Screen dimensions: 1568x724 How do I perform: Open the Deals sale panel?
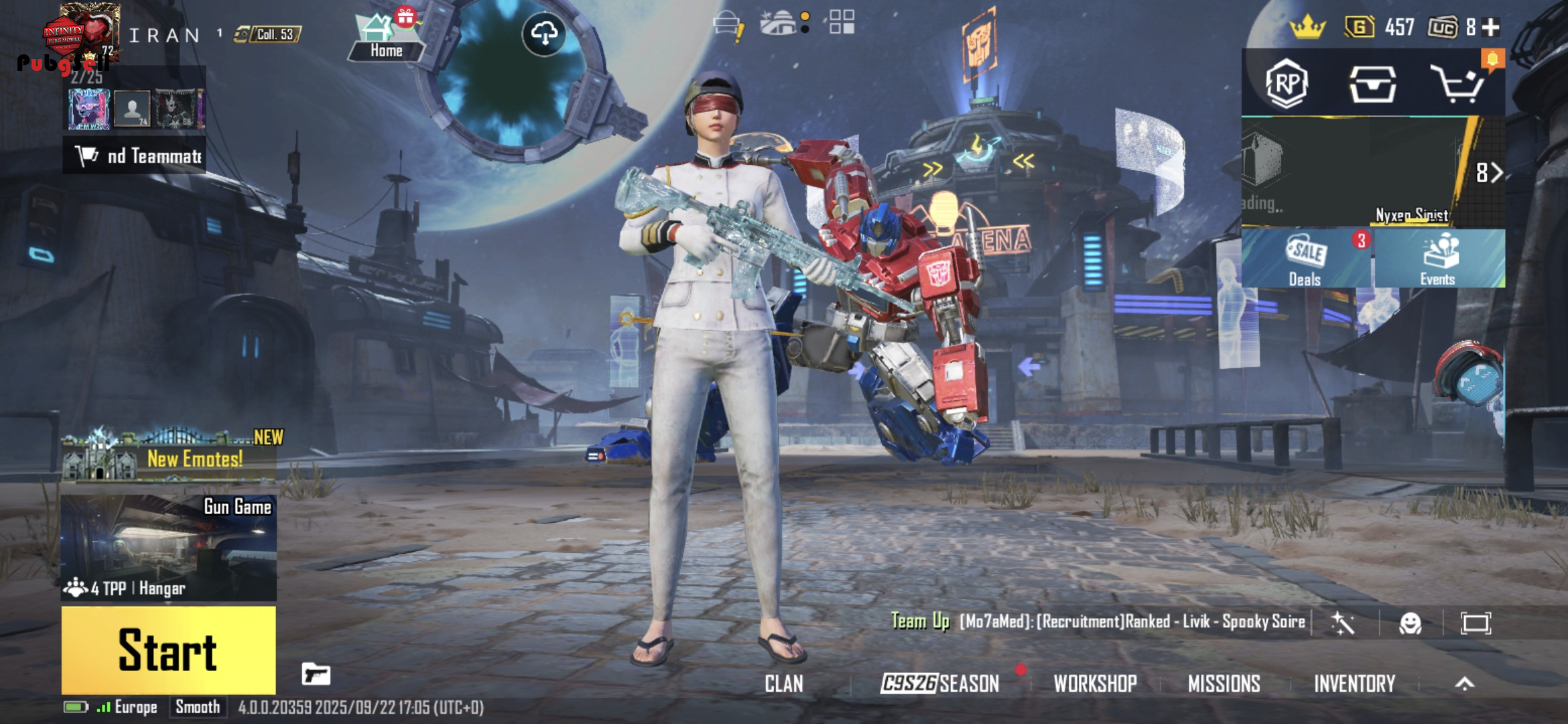1305,259
